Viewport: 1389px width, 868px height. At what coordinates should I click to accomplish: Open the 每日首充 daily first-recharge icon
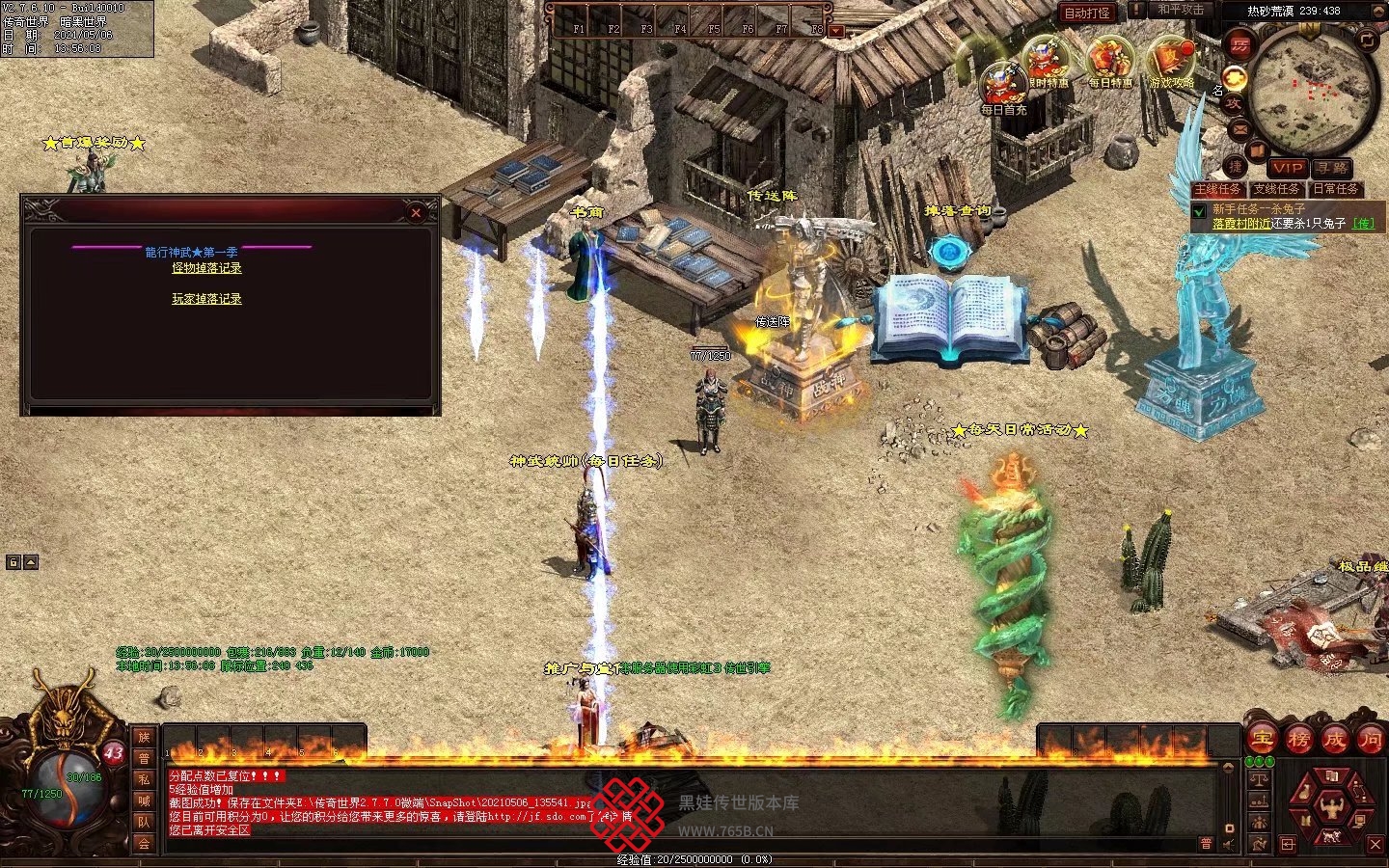pyautogui.click(x=1003, y=85)
